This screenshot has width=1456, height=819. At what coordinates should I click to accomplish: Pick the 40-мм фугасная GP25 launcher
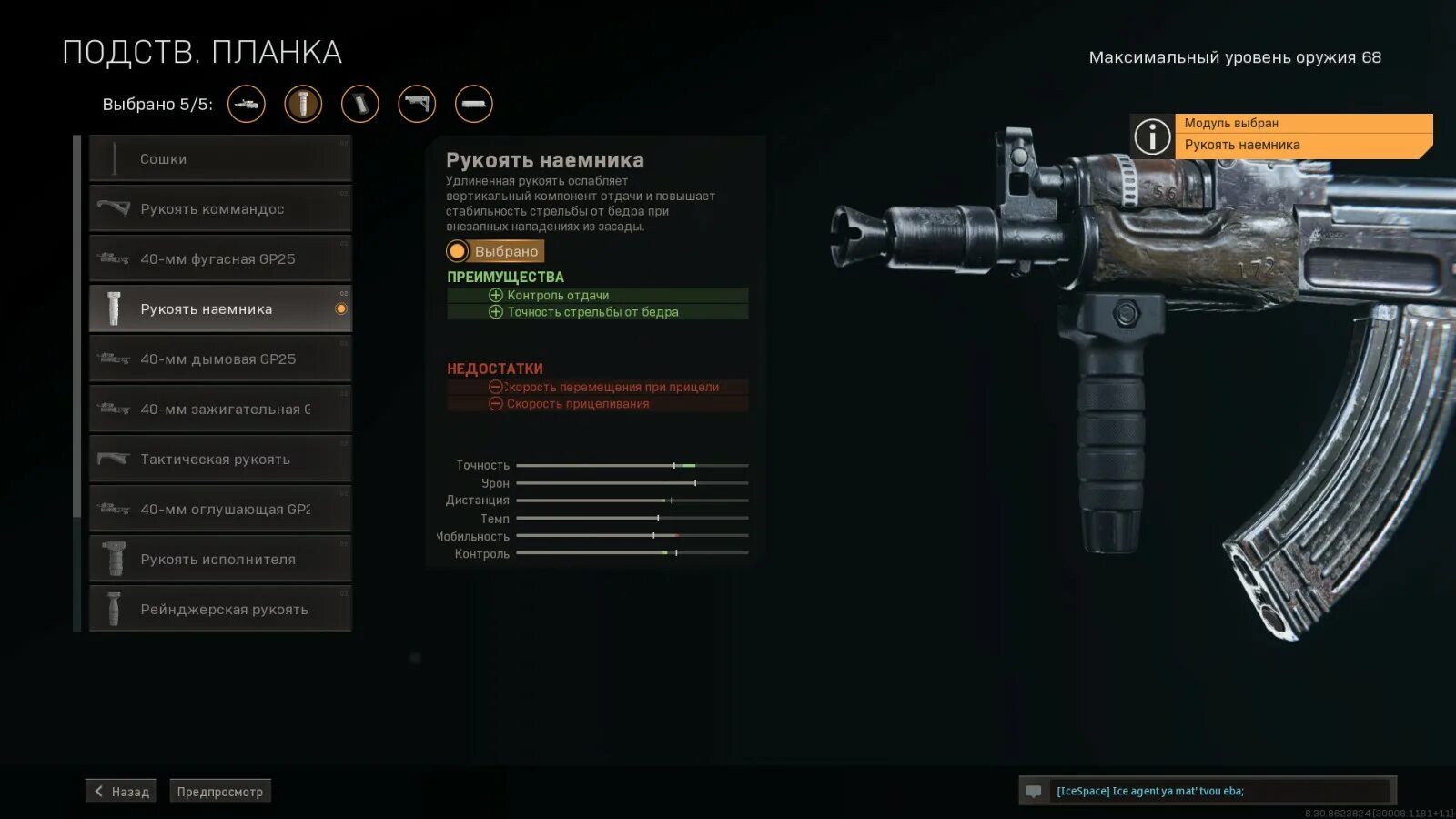coord(220,259)
